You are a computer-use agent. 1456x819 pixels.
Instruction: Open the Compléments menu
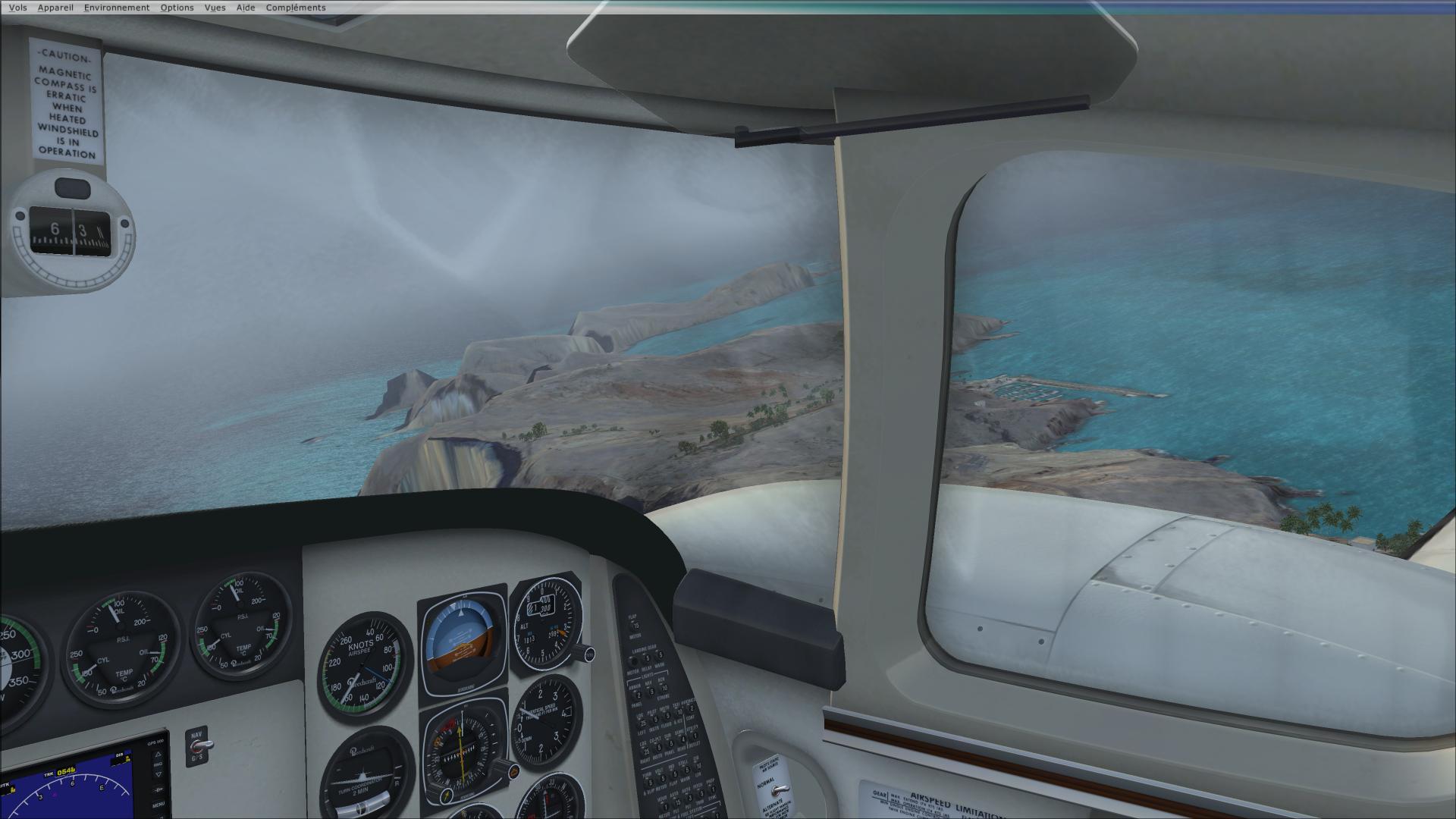point(296,8)
